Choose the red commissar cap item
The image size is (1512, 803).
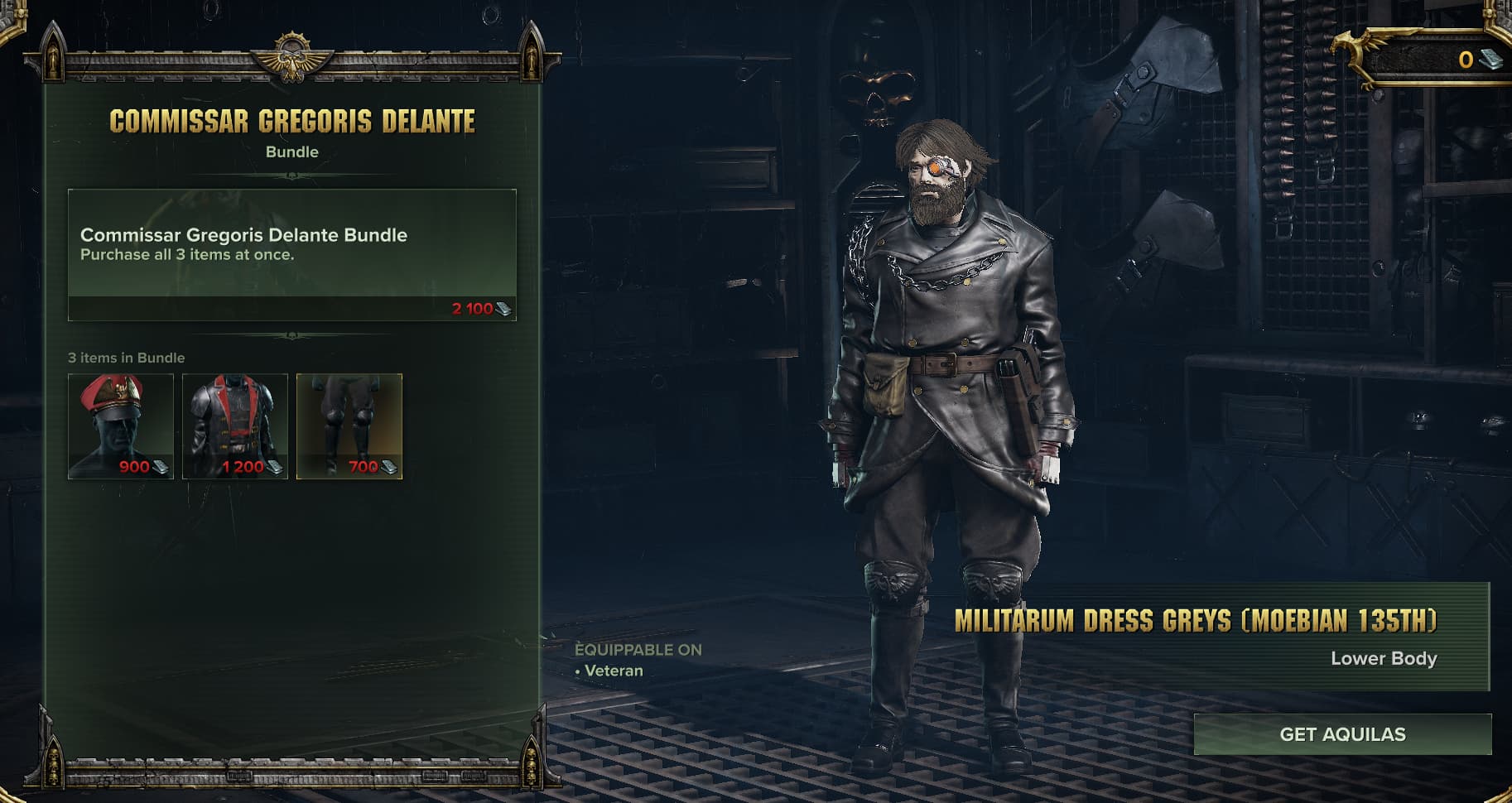[121, 426]
